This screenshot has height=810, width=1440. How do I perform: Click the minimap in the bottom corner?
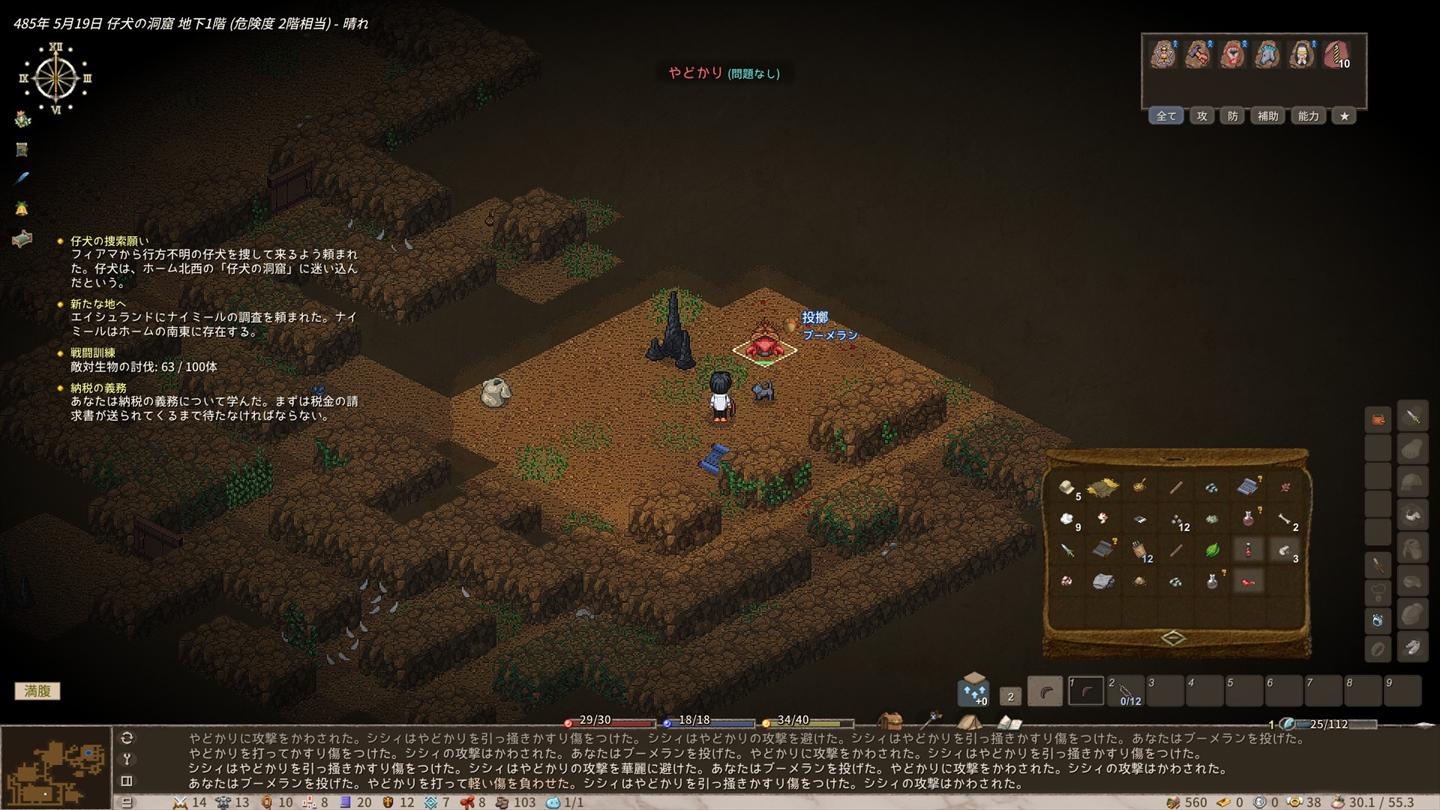[56, 768]
